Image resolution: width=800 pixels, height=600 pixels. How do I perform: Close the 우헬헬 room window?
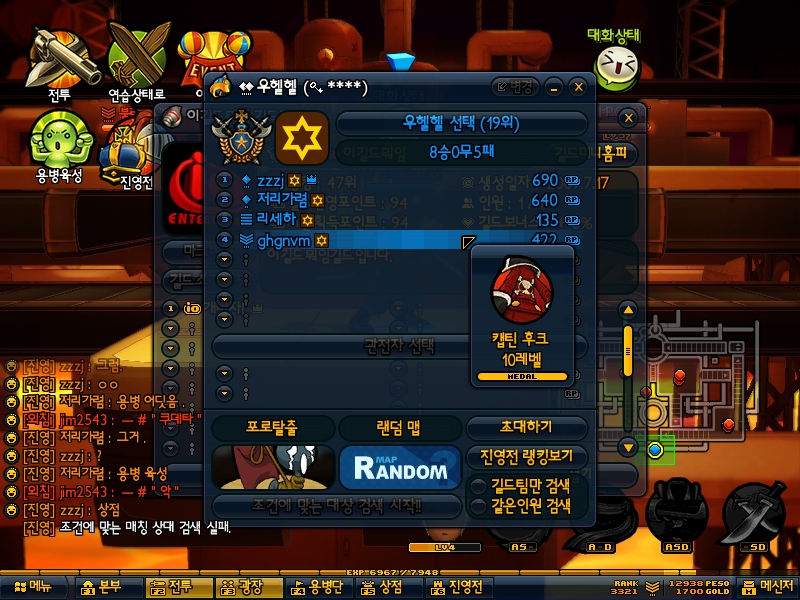point(578,87)
